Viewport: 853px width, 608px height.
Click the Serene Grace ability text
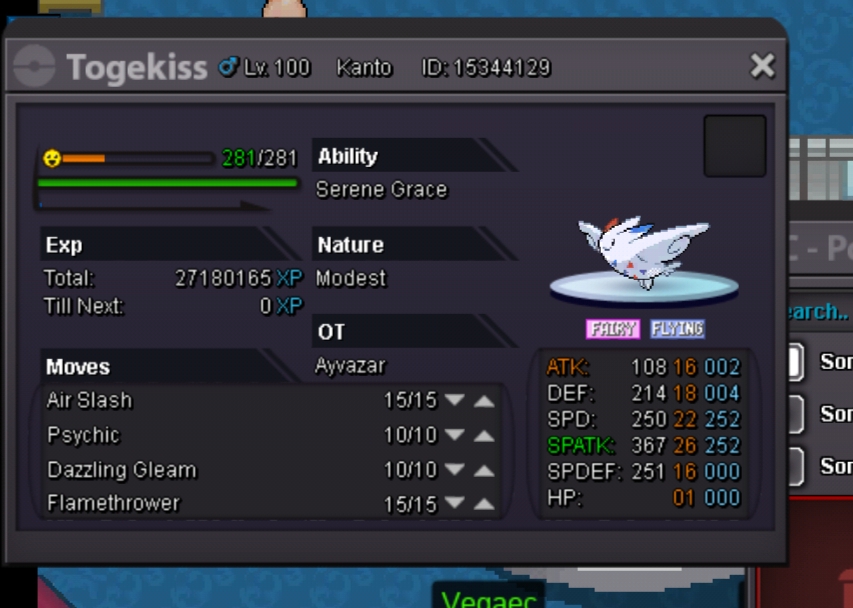tap(381, 190)
